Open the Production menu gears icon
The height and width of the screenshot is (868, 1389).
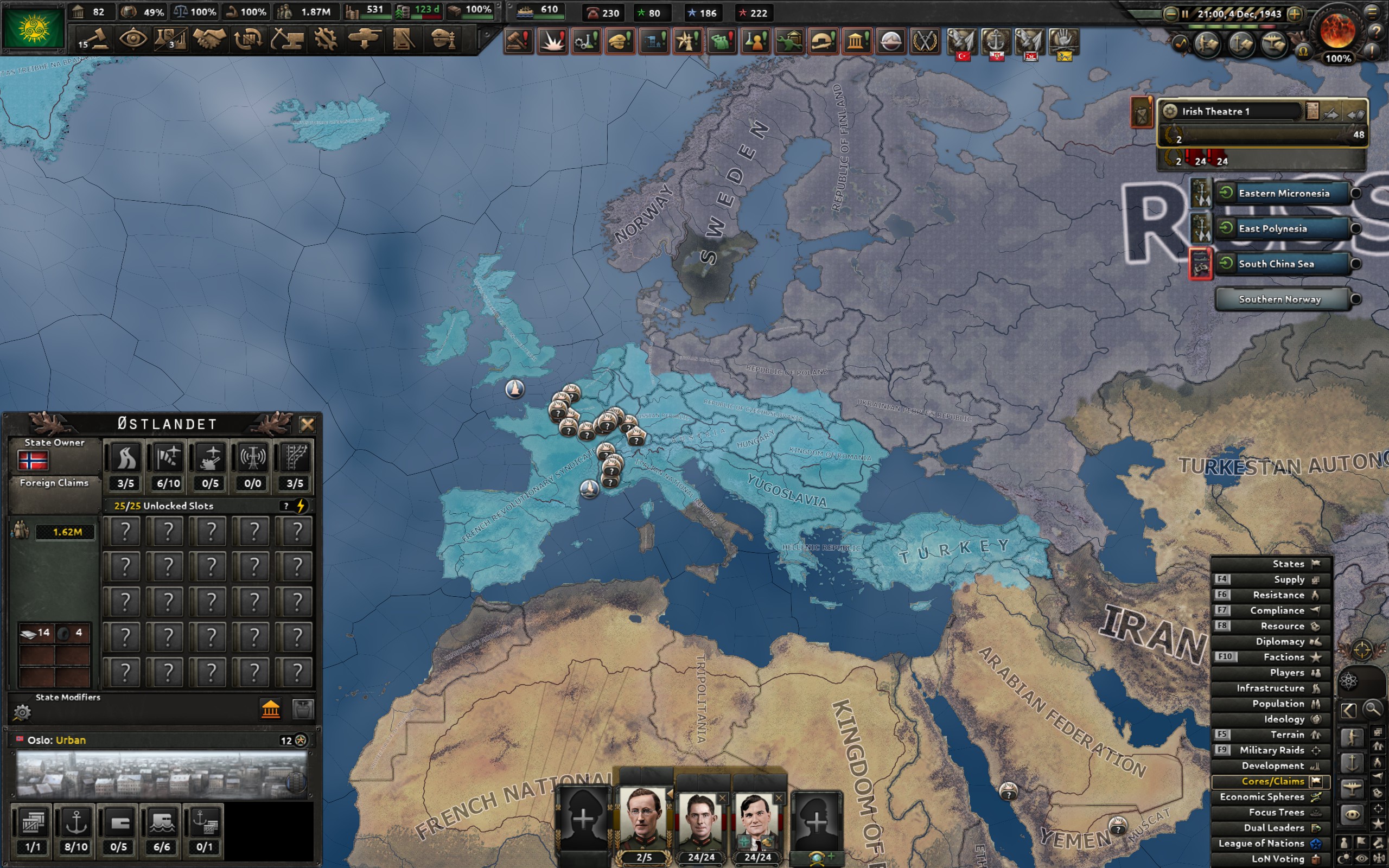(326, 40)
